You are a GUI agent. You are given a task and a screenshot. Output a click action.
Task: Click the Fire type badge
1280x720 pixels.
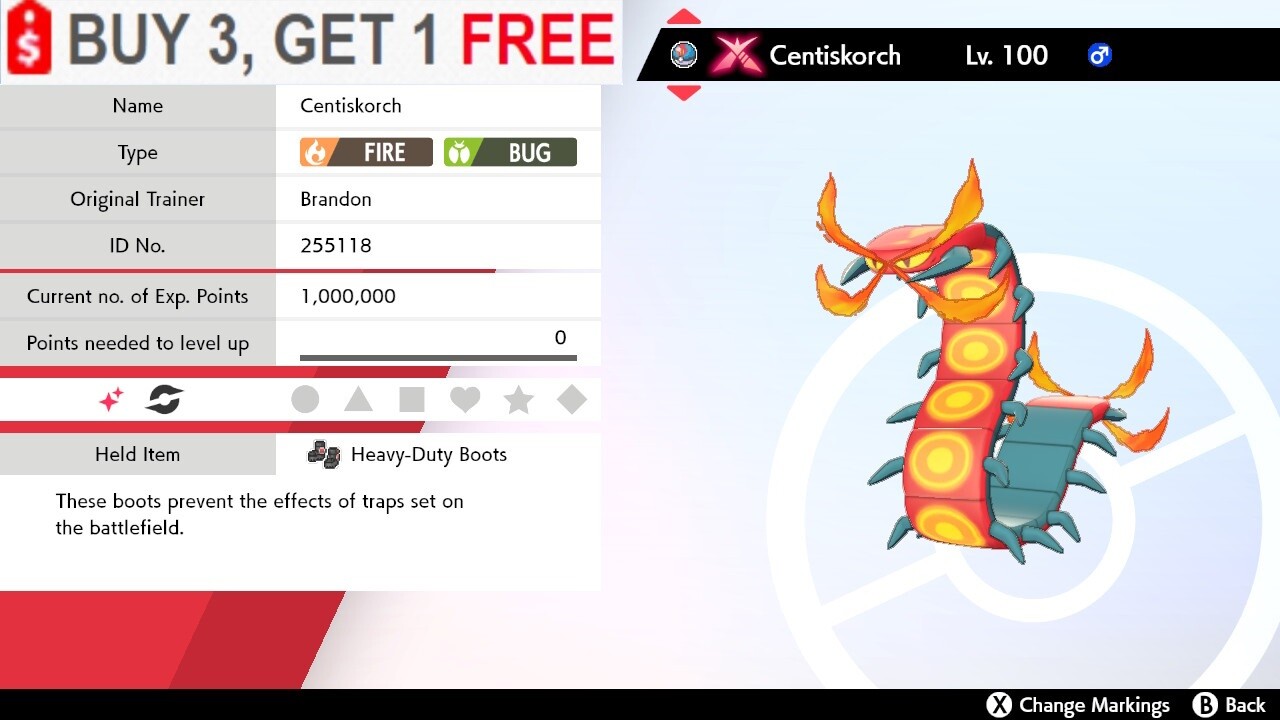click(366, 152)
